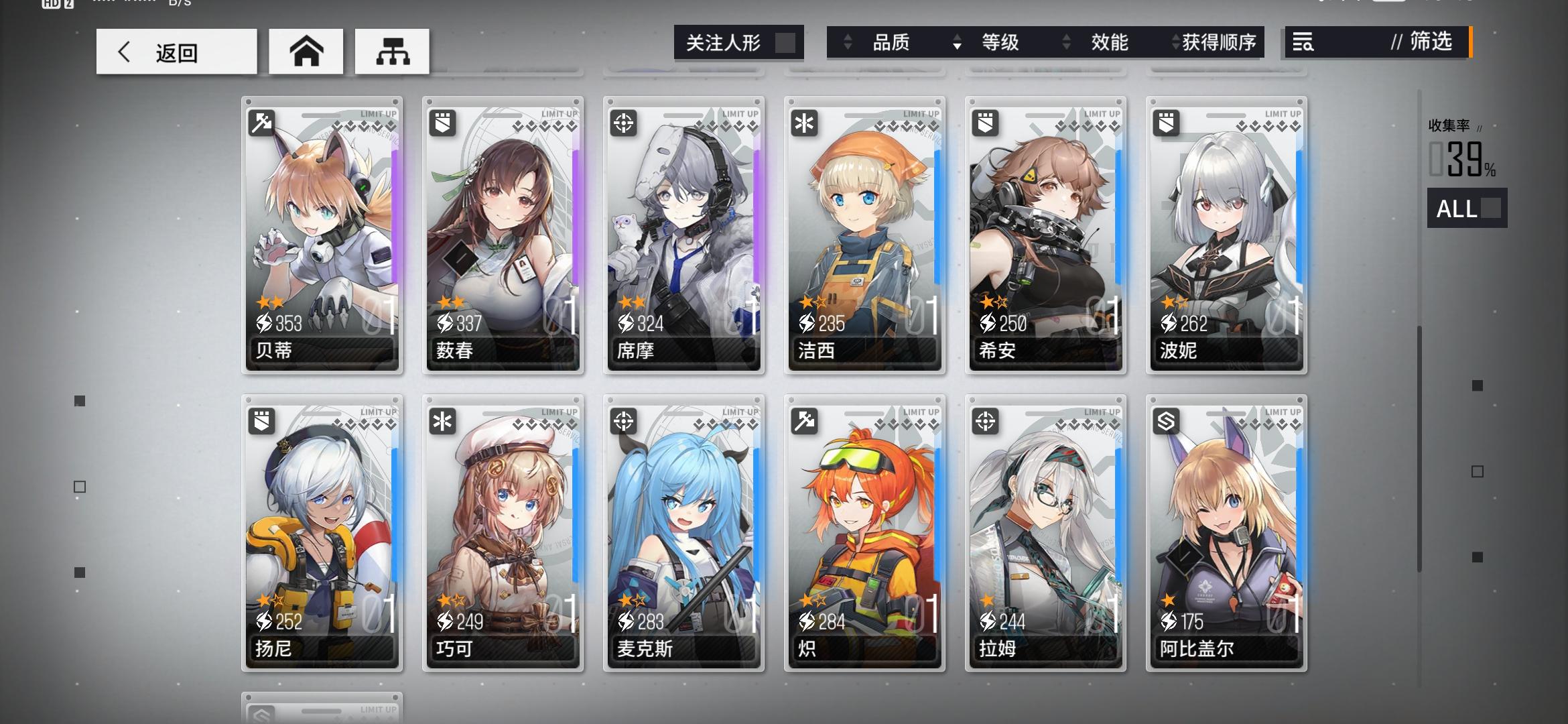Click the formation chart icon beside home
1568x724 pixels.
[392, 50]
